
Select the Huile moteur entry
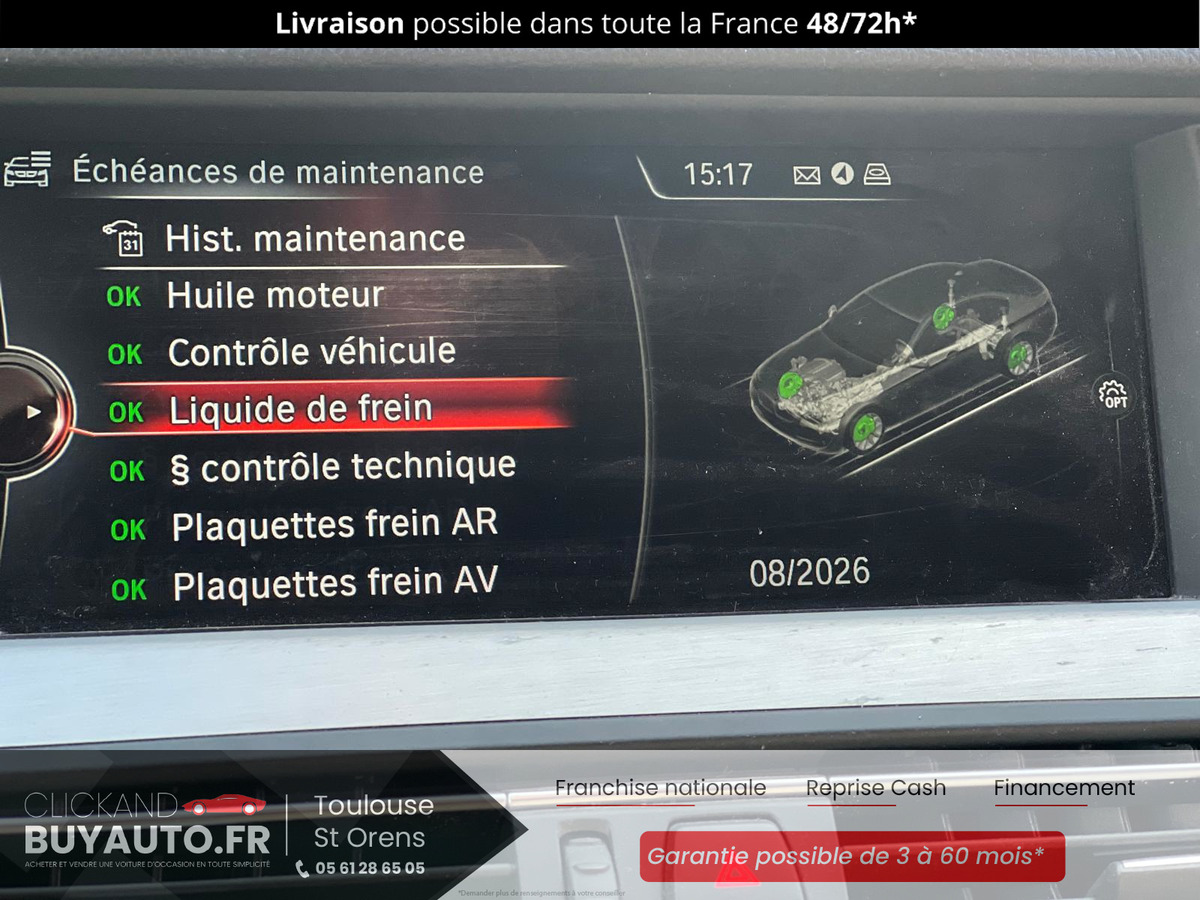point(275,296)
